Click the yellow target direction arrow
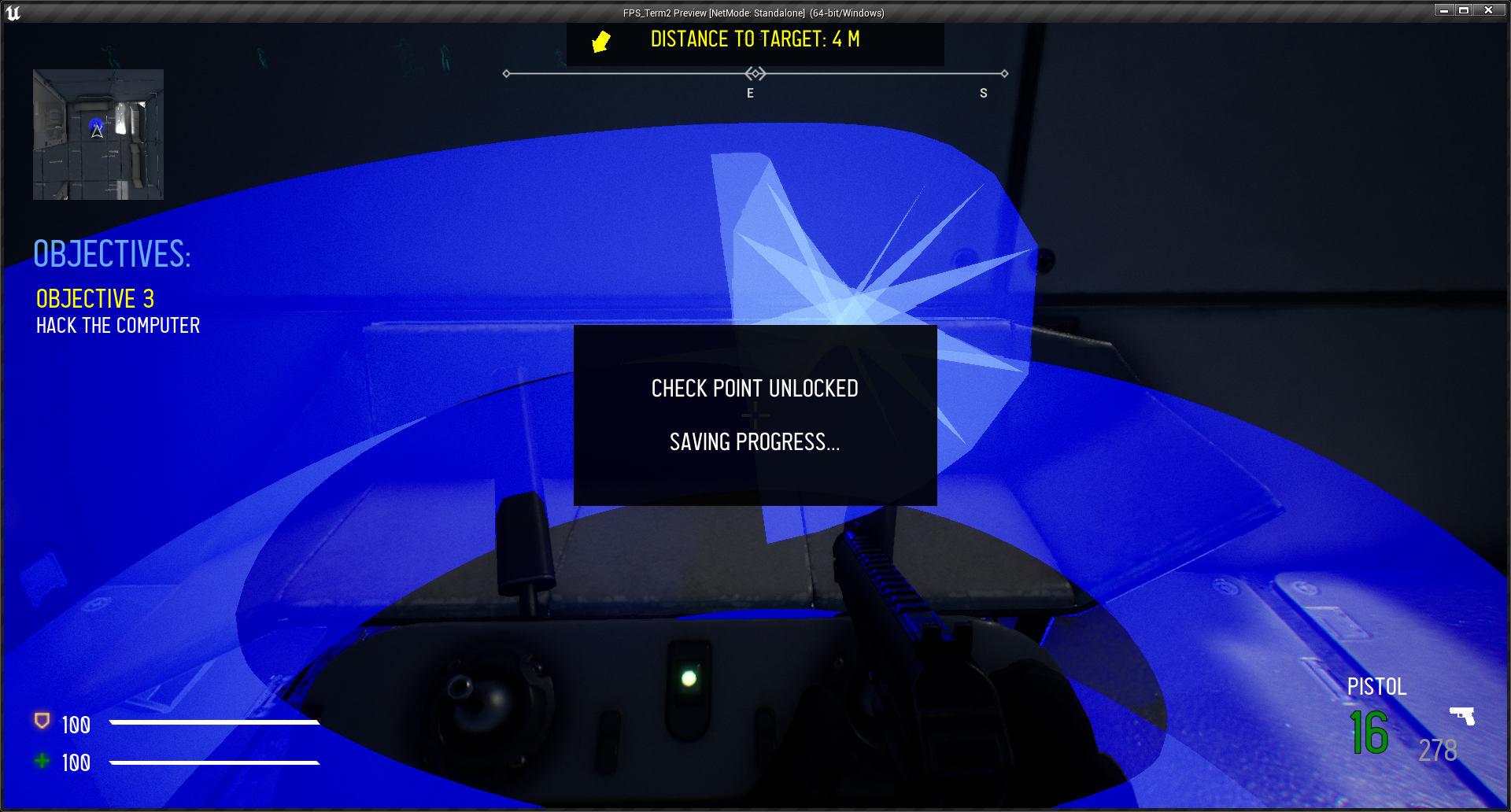Viewport: 1511px width, 812px height. point(601,41)
